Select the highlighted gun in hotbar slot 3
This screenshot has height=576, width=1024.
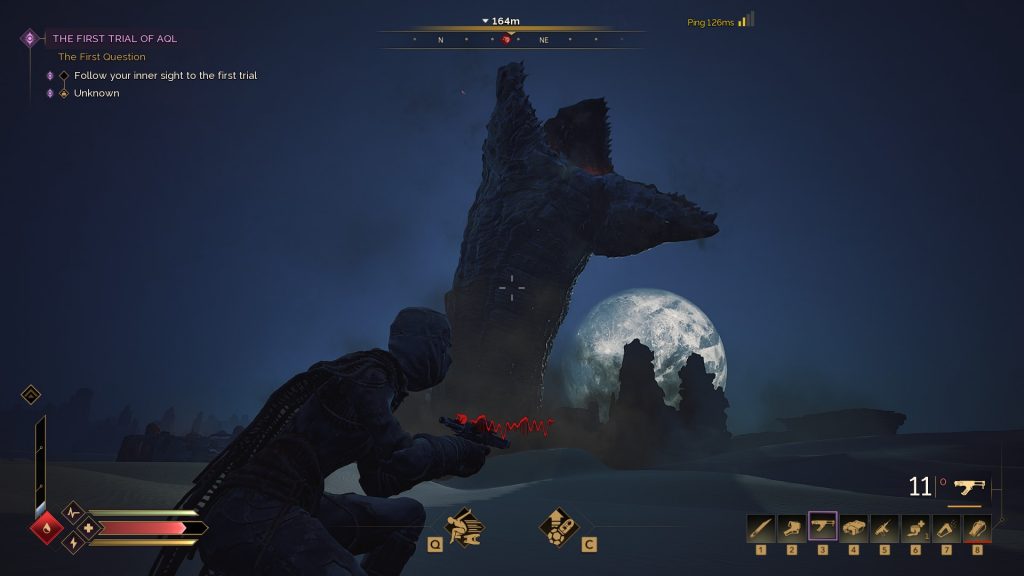823,527
